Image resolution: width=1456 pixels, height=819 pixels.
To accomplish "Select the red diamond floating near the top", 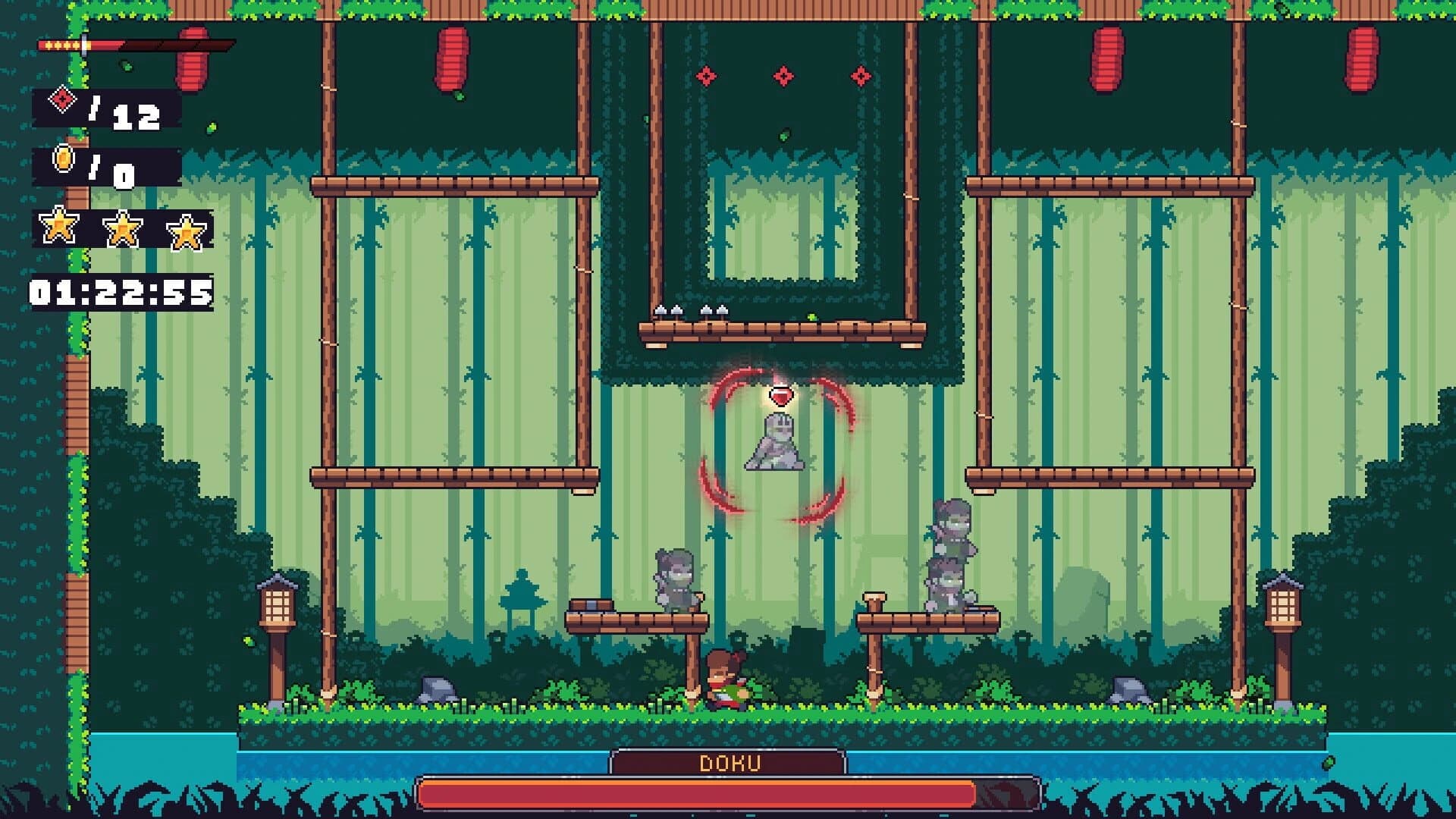I will (x=781, y=74).
